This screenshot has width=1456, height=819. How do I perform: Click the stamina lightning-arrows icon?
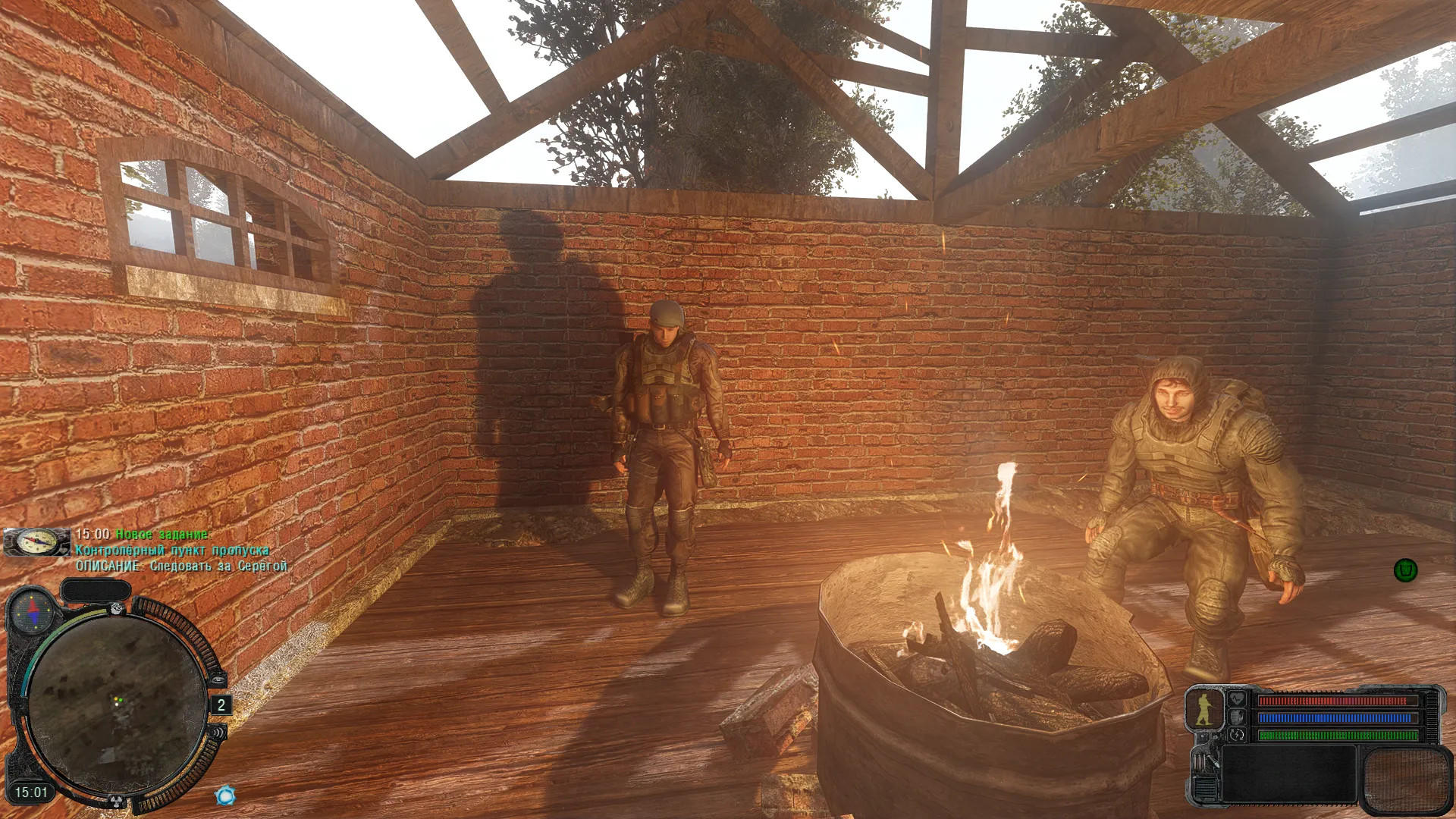(1238, 735)
